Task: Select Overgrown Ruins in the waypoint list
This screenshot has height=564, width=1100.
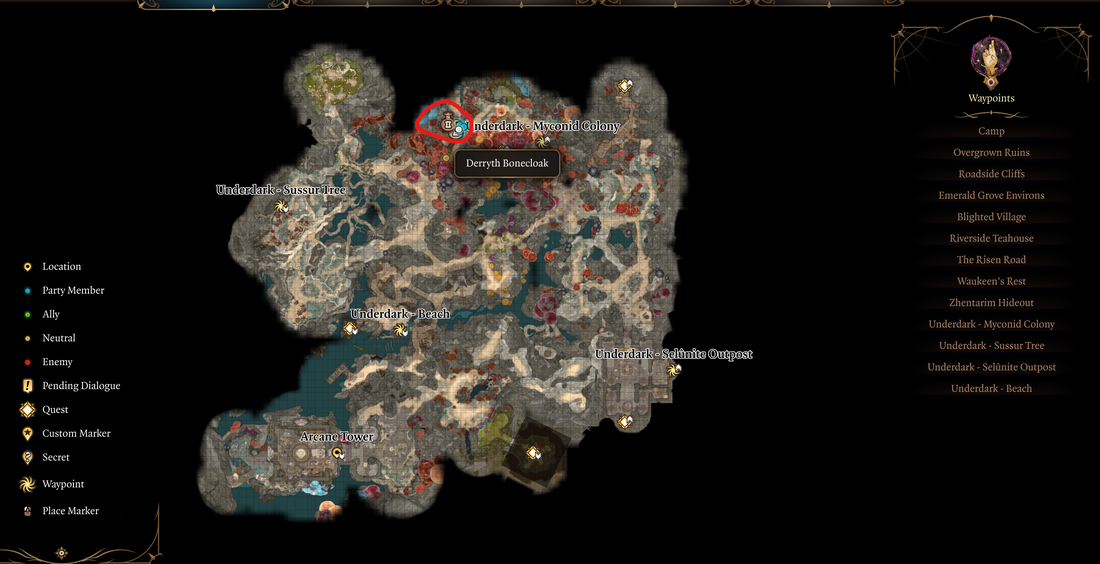Action: [991, 153]
